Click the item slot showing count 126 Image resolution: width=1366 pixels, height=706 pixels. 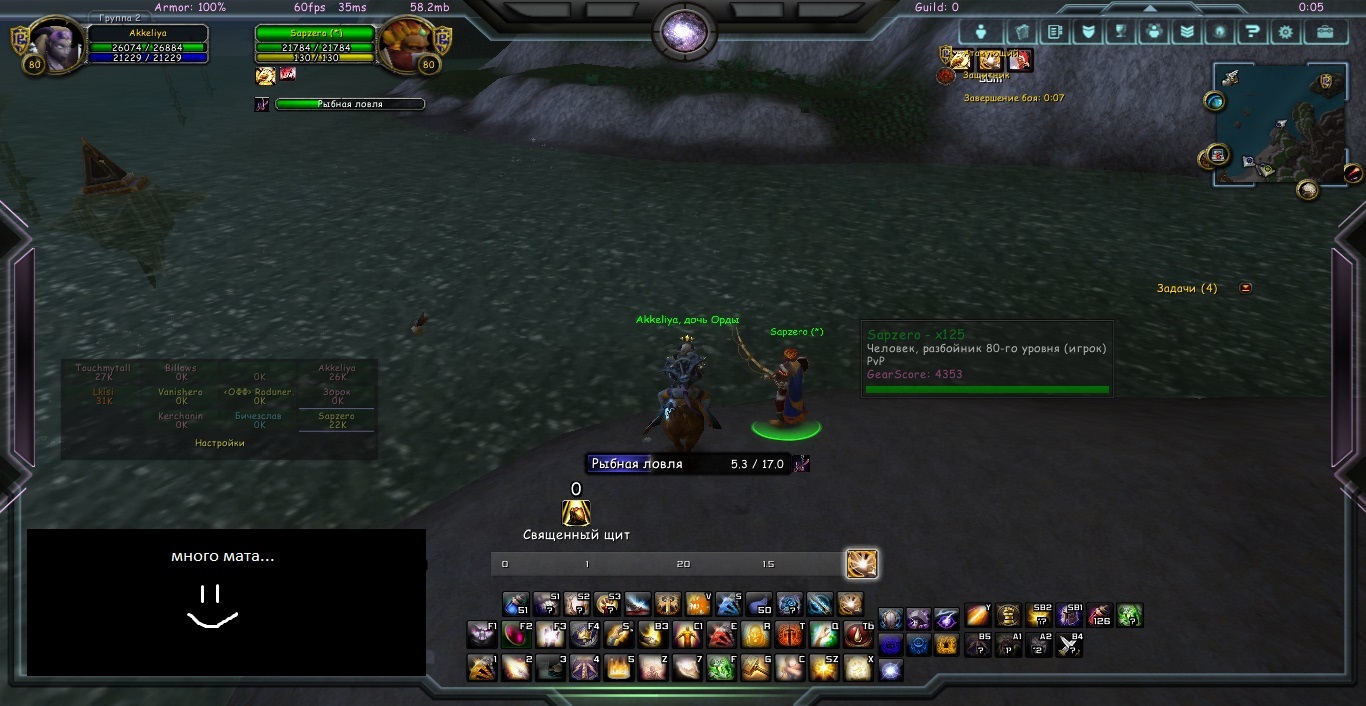click(1100, 615)
